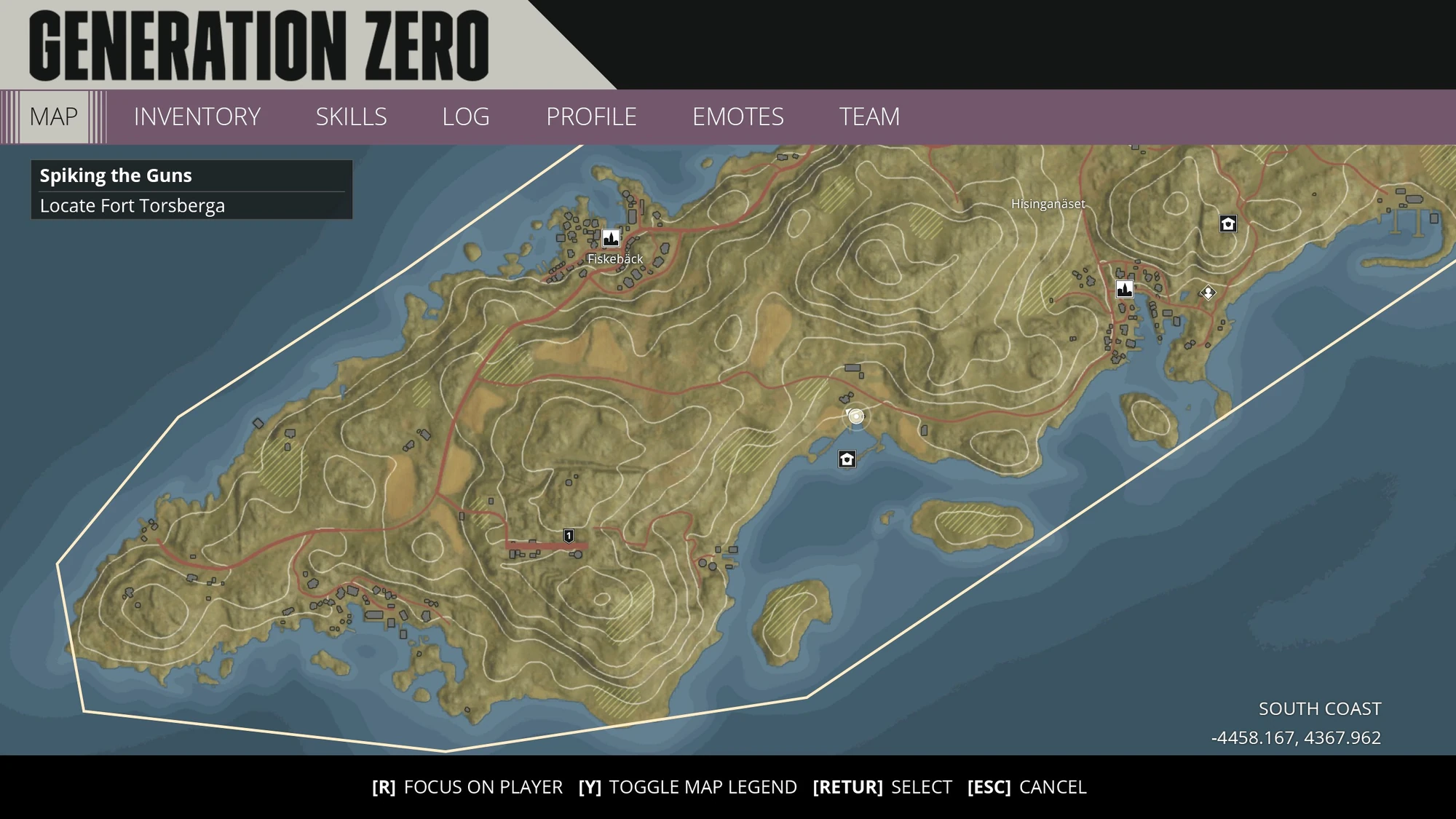Click the Spiking the Guns mission title
Image resolution: width=1456 pixels, height=819 pixels.
click(x=115, y=175)
